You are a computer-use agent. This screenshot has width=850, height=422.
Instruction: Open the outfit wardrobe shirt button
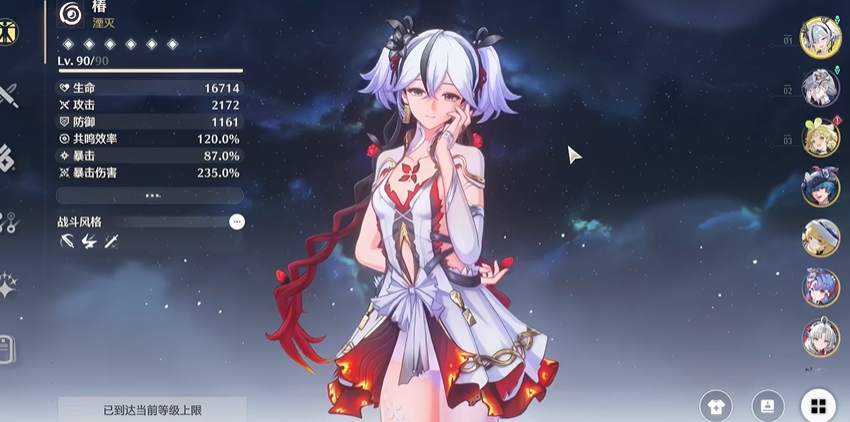[716, 406]
